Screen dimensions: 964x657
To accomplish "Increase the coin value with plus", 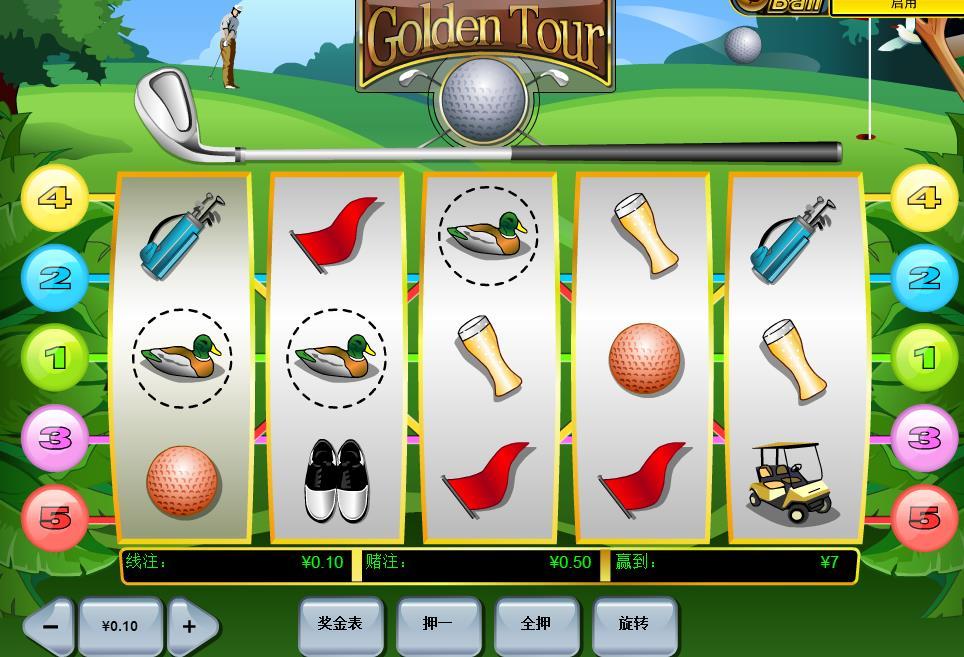I will click(x=189, y=627).
